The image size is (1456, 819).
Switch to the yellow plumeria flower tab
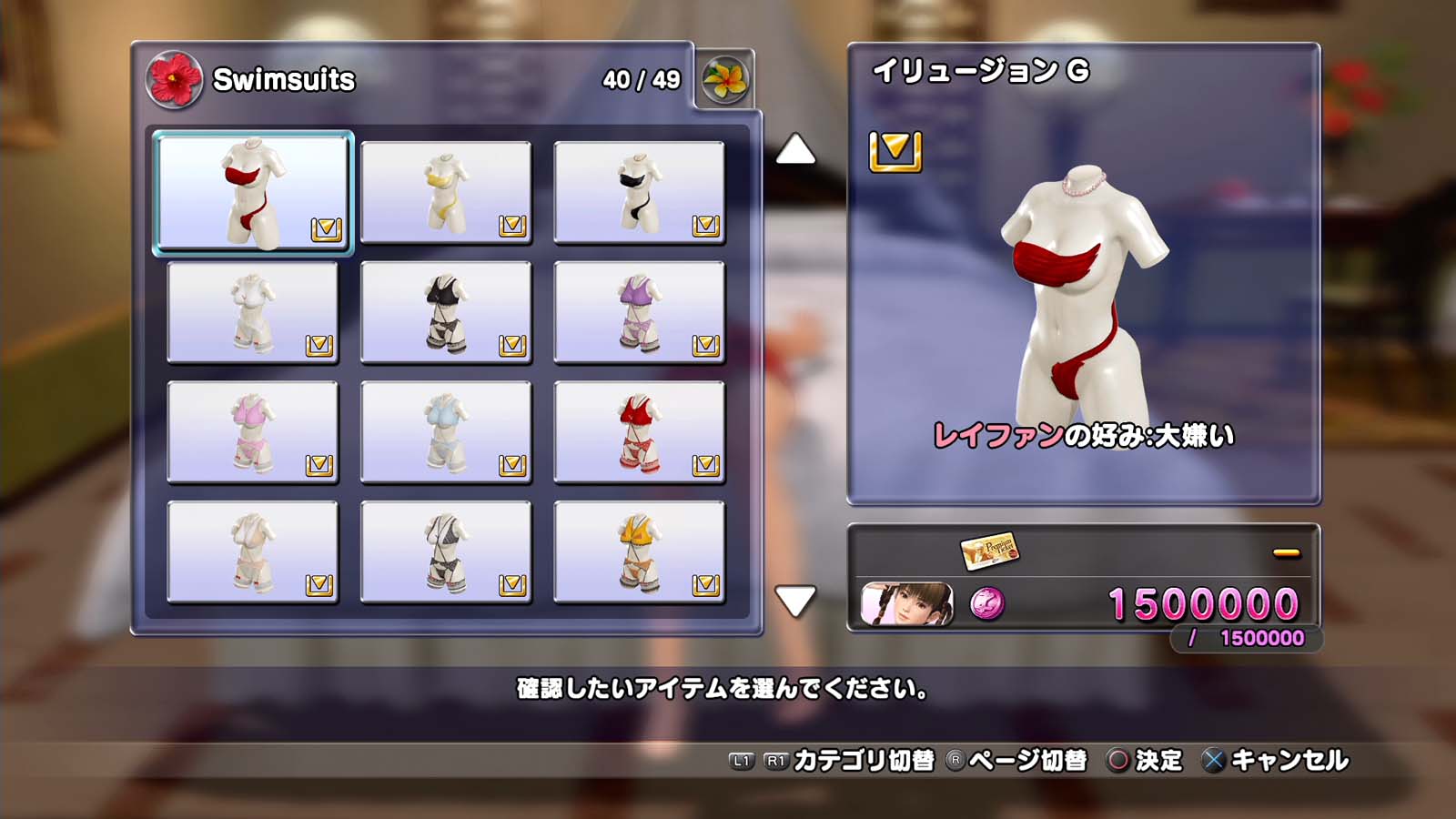(x=725, y=80)
